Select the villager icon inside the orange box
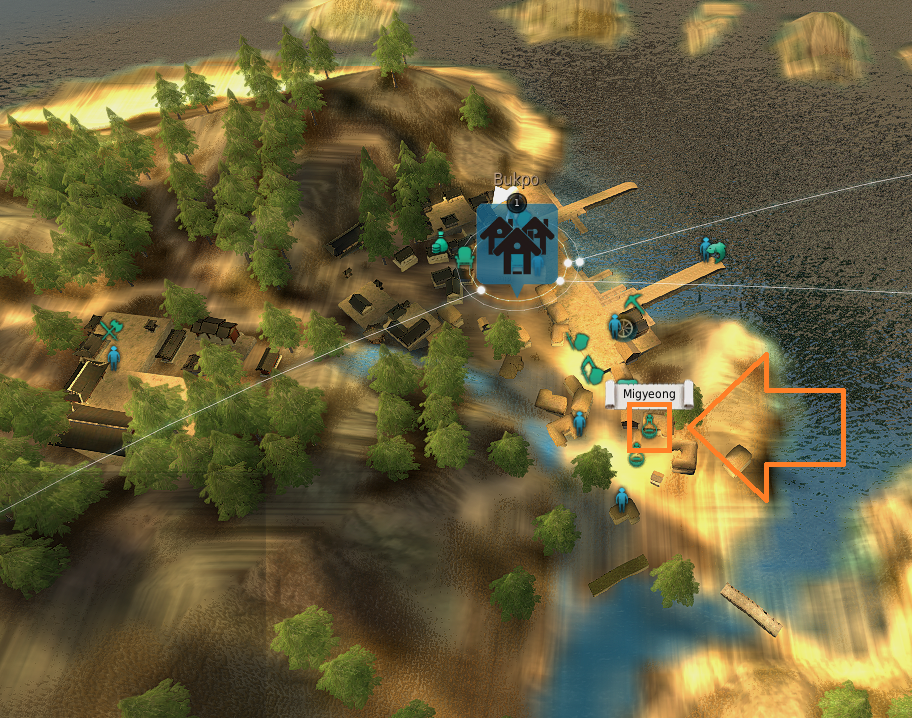912x718 pixels. point(650,428)
